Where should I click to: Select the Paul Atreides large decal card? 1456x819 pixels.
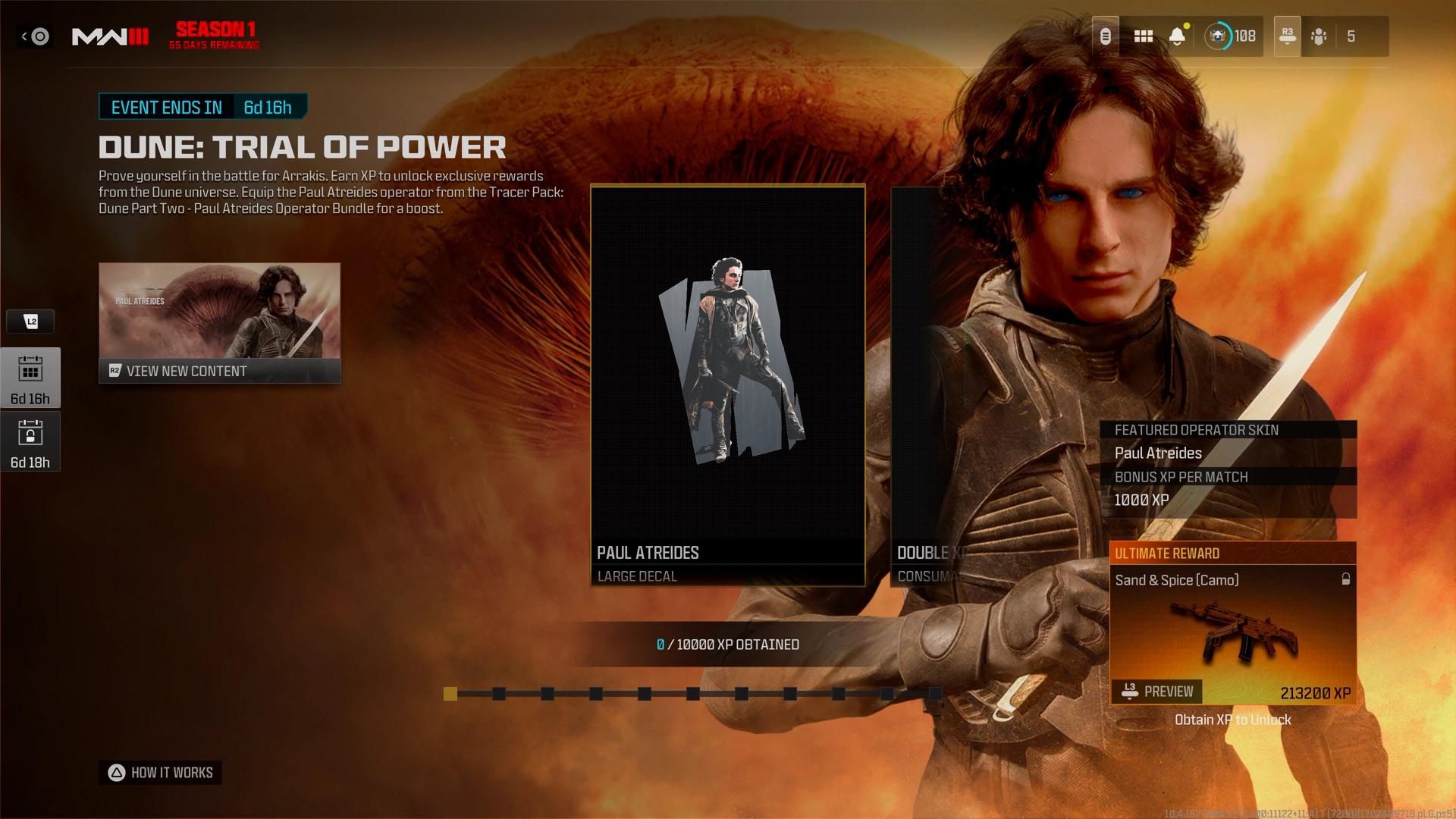[727, 385]
